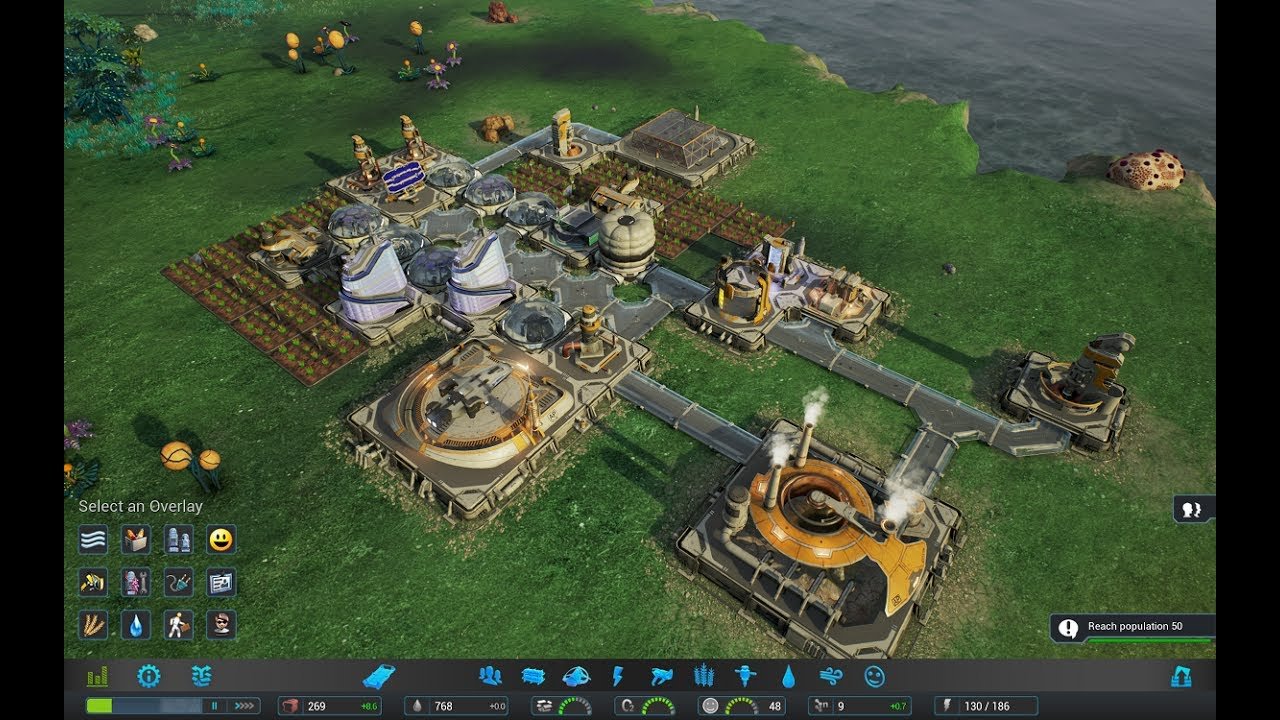Select the crime overlay sunglasses icon
The width and height of the screenshot is (1280, 720).
click(220, 624)
